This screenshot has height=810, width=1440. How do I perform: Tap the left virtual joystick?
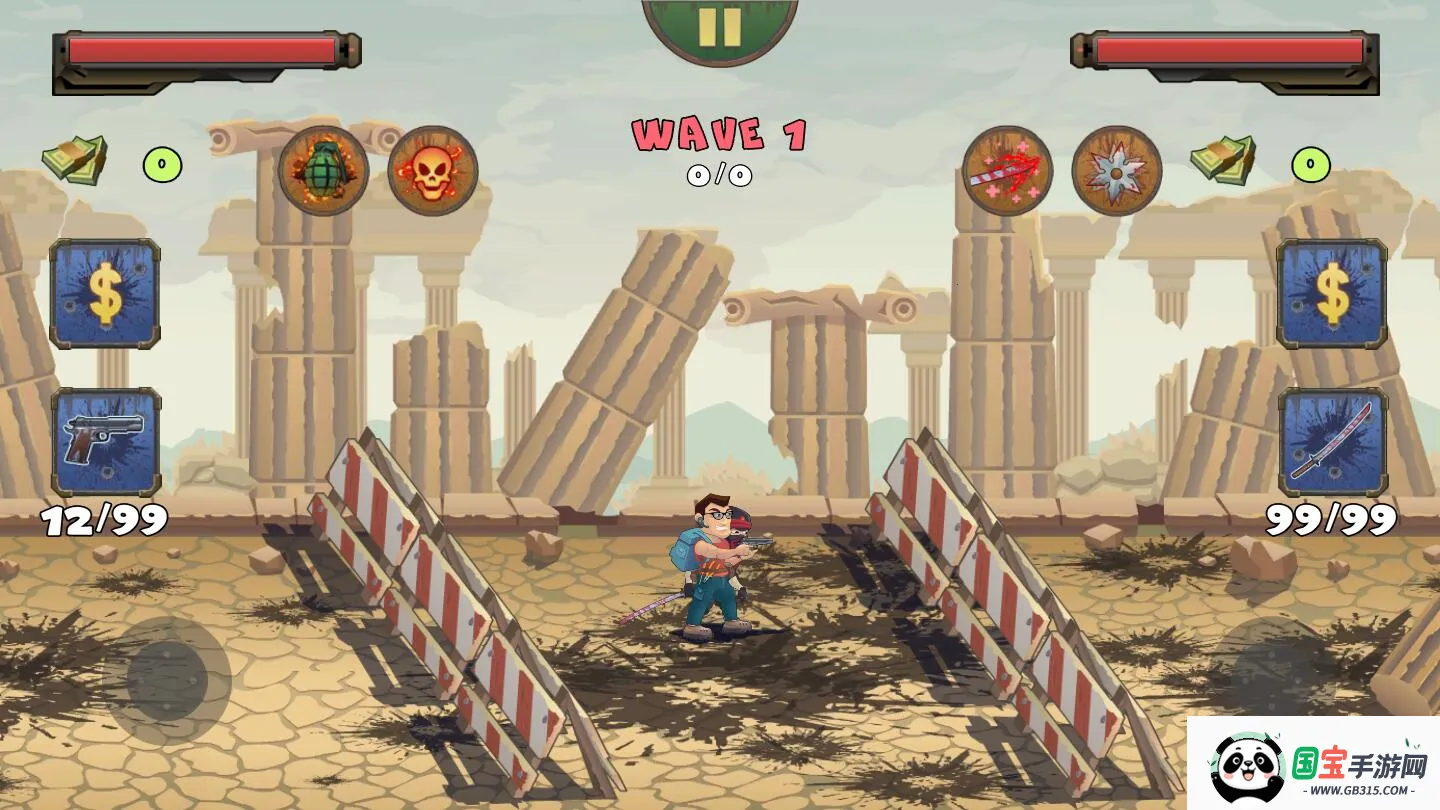click(x=167, y=681)
